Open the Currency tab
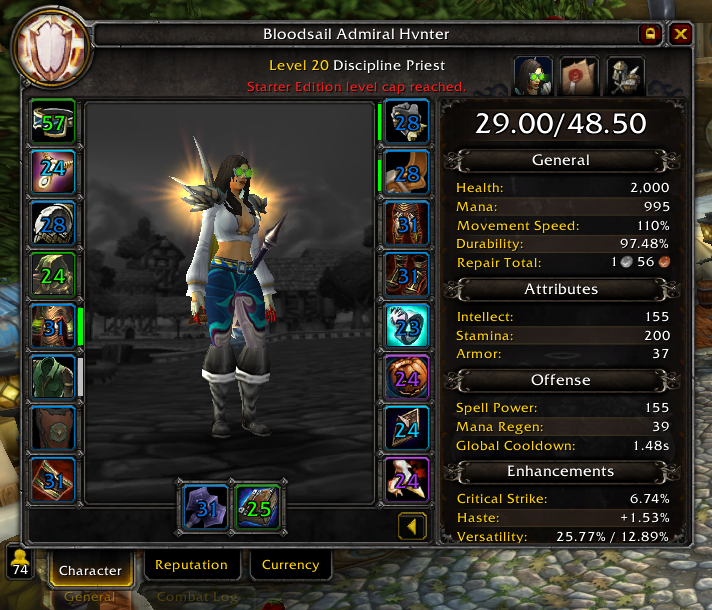The width and height of the screenshot is (712, 610). [290, 565]
